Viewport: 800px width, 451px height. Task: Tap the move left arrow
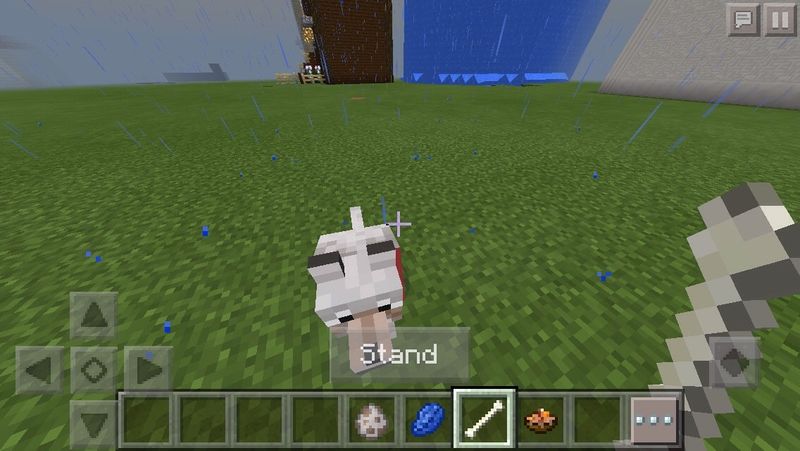[41, 371]
